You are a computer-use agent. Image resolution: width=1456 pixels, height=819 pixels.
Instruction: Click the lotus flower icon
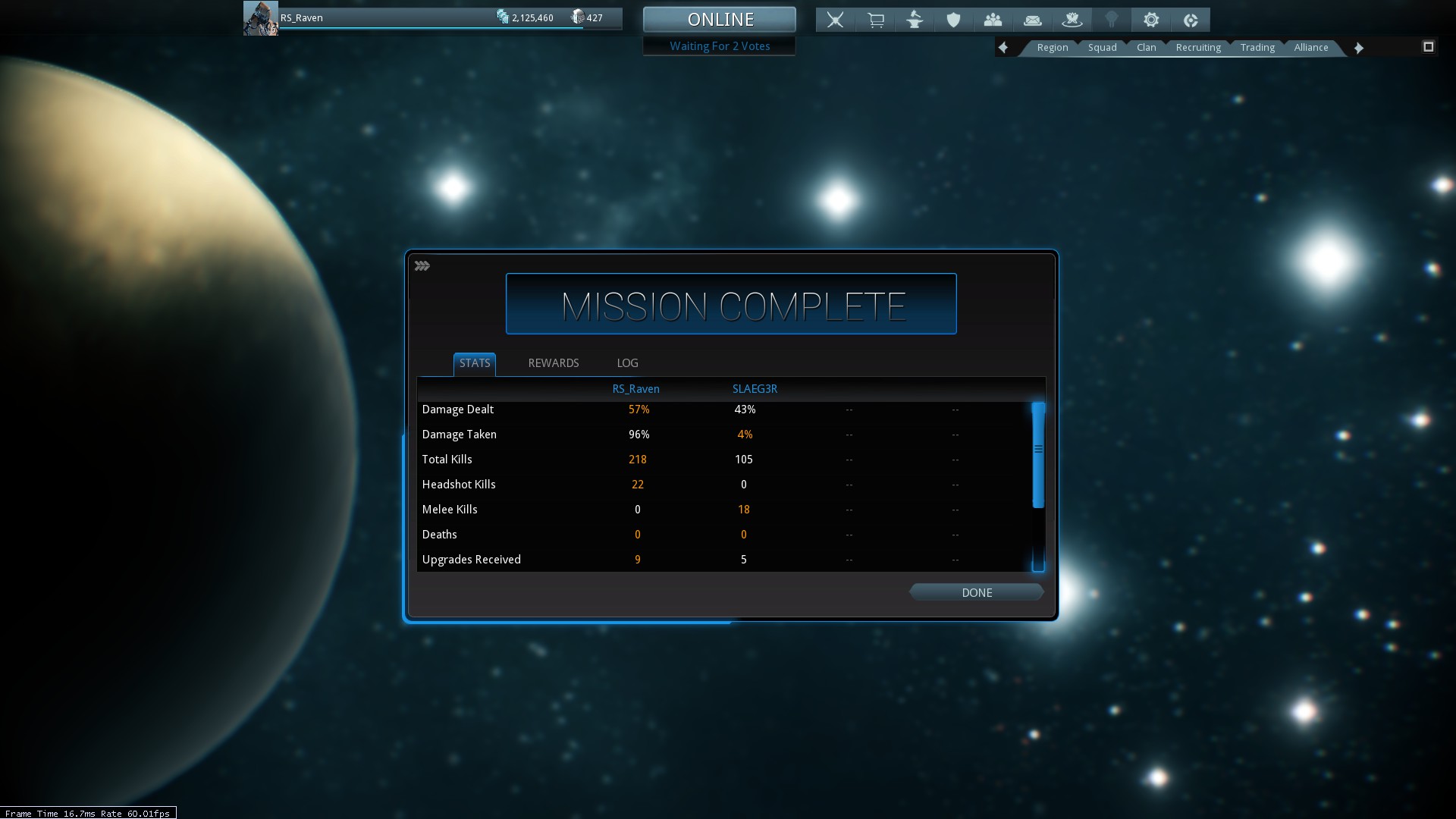1072,20
